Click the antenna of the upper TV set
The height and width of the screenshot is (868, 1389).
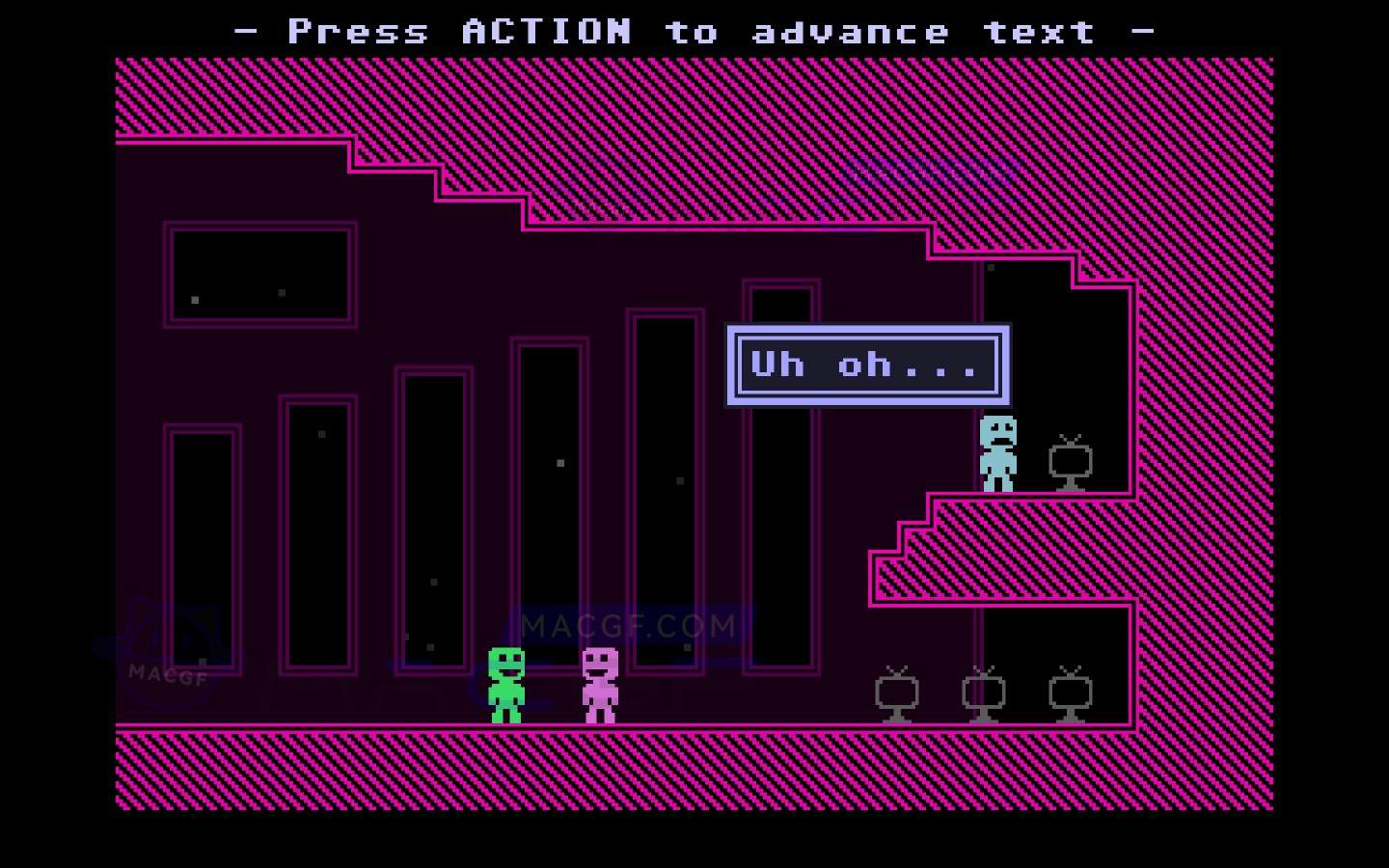(x=1071, y=441)
